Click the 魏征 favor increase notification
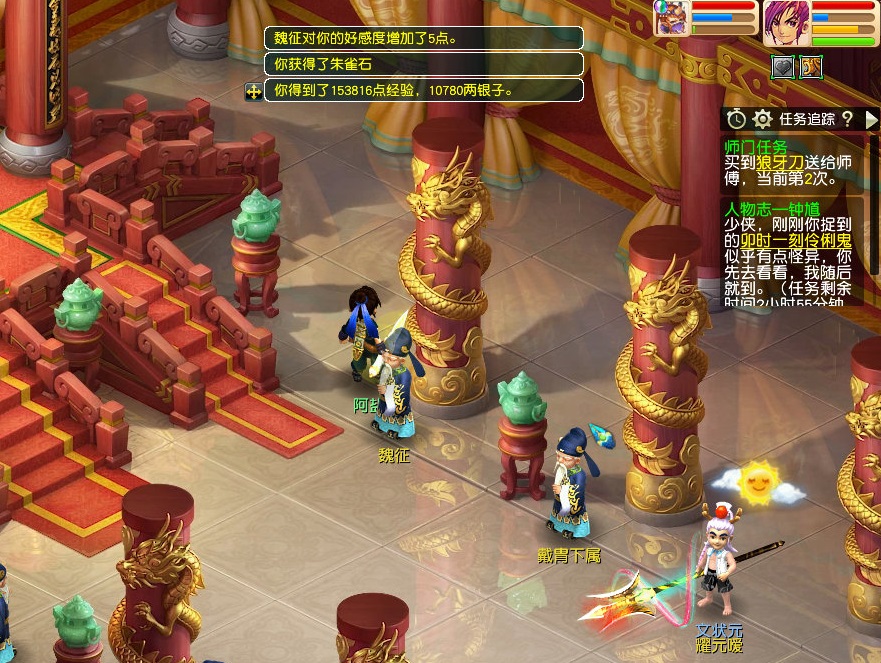Image resolution: width=881 pixels, height=663 pixels. pos(423,38)
